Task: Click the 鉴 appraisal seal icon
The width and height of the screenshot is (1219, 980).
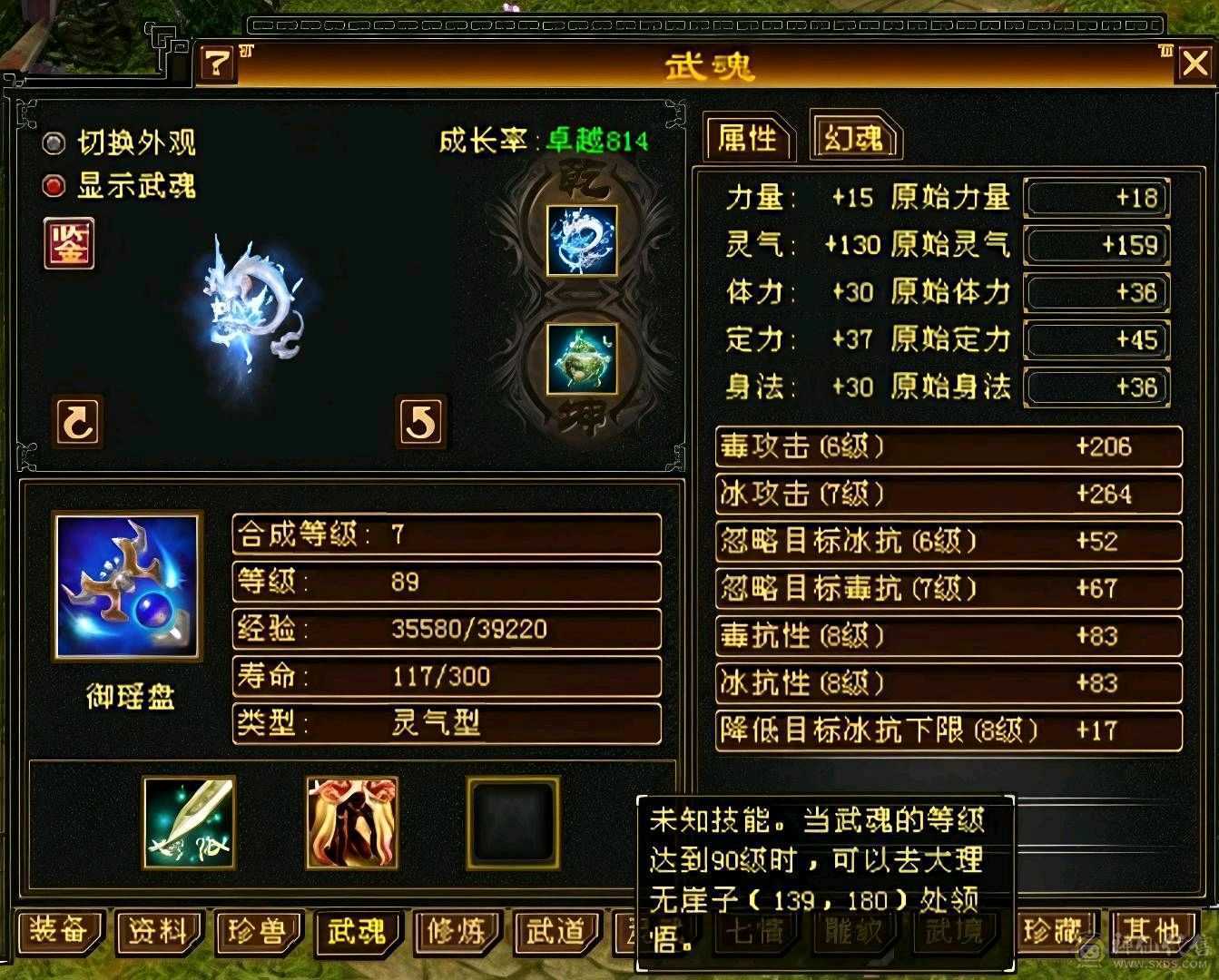Action: 68,244
